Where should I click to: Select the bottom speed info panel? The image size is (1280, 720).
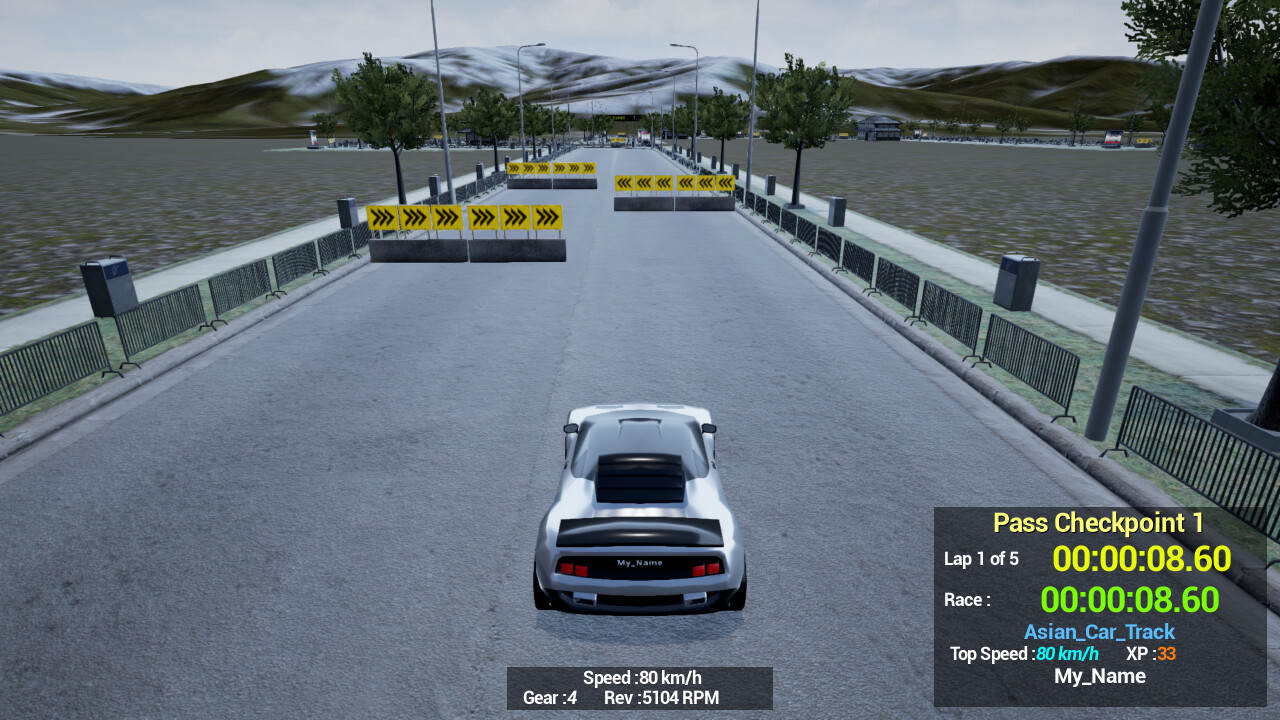click(641, 688)
